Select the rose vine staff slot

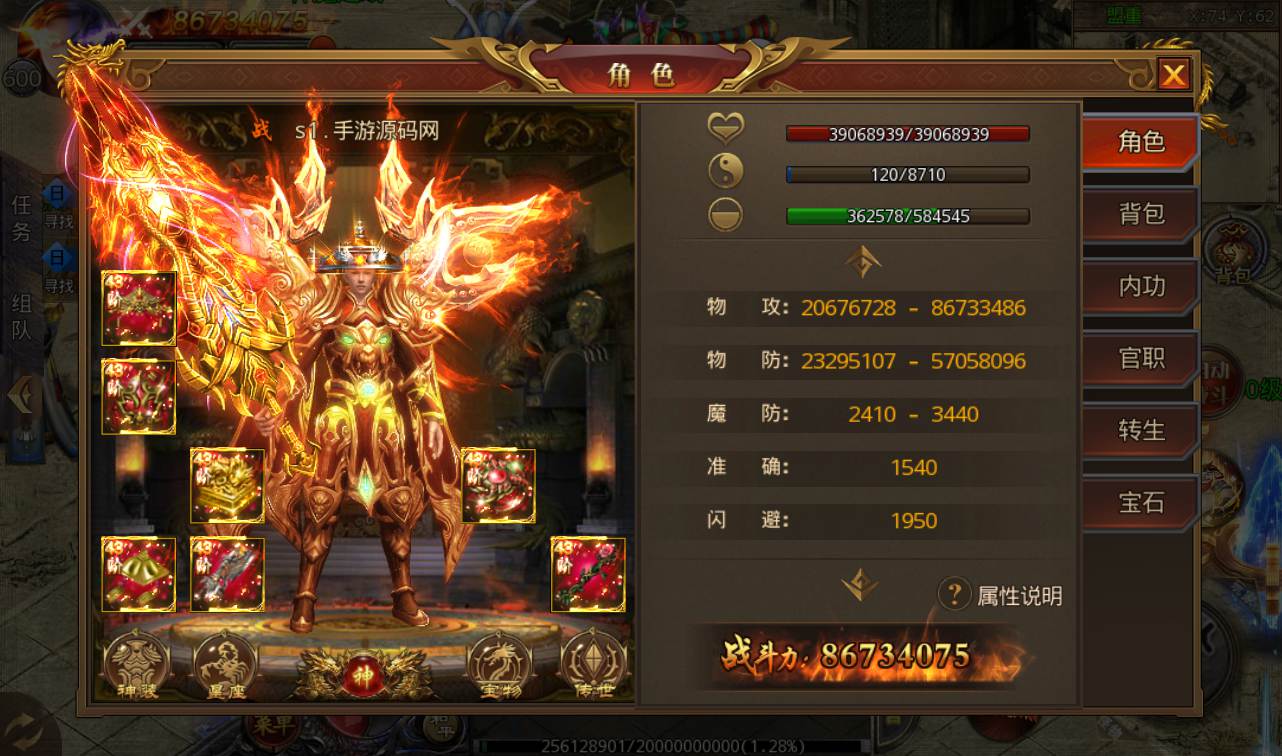pyautogui.click(x=588, y=574)
